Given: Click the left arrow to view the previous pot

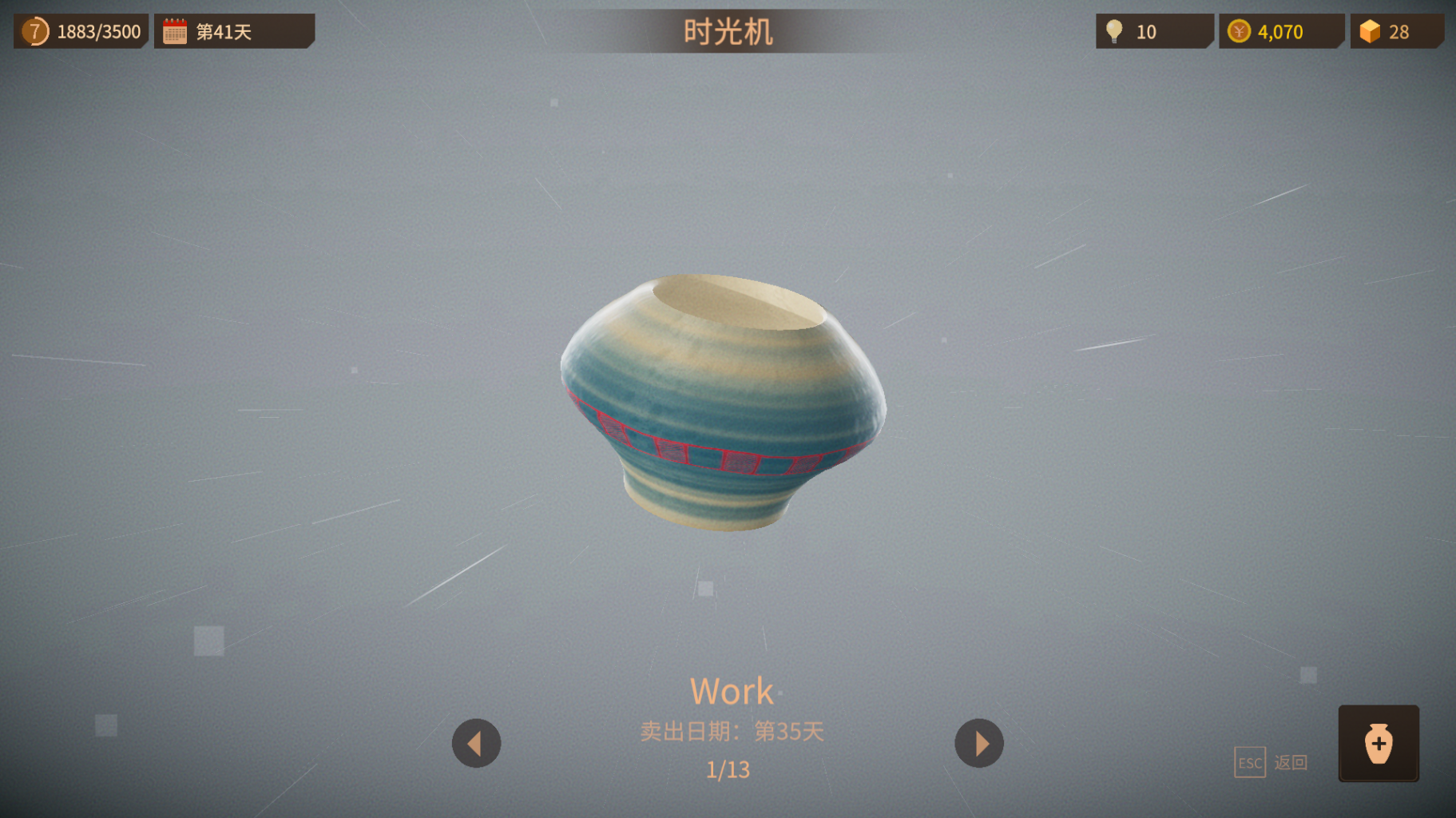Looking at the screenshot, I should pyautogui.click(x=476, y=743).
